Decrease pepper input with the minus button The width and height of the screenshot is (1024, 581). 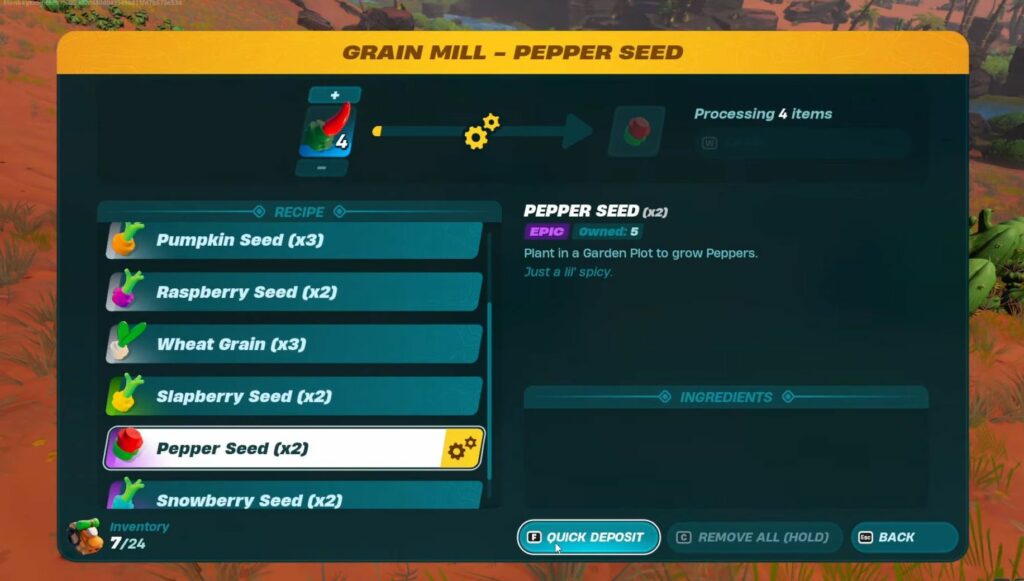pos(322,168)
